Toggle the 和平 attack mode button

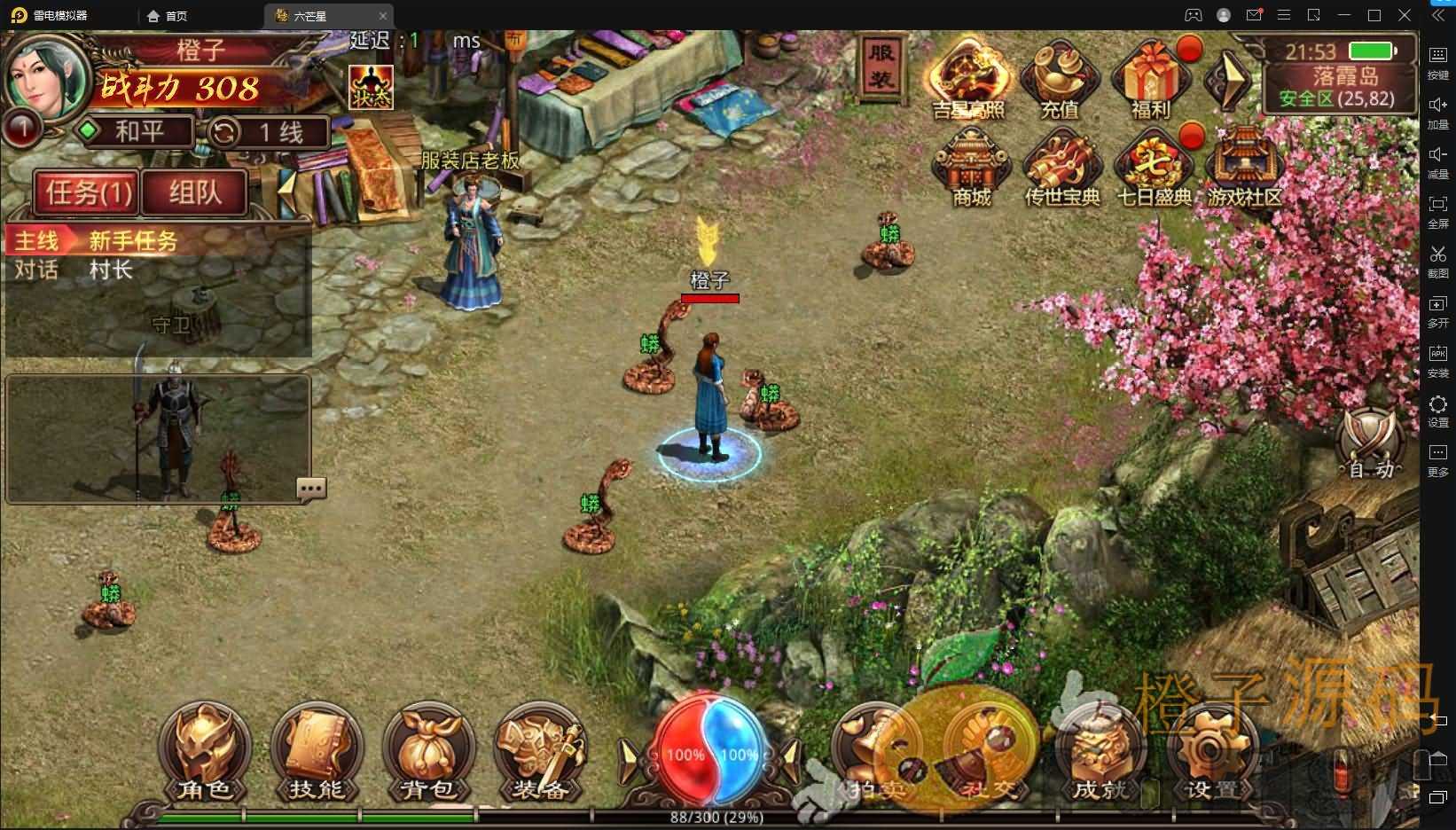137,132
